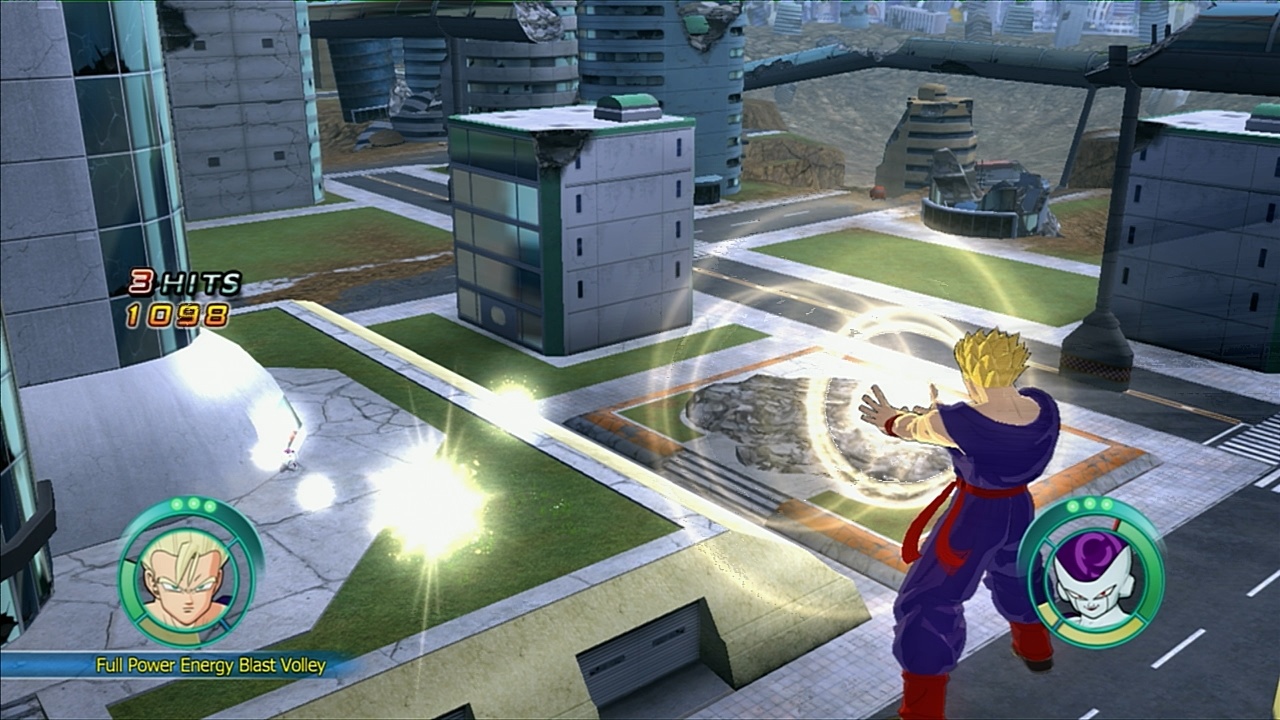Expand the Full Power Energy Blast Volley banner
This screenshot has width=1280, height=720.
[210, 664]
